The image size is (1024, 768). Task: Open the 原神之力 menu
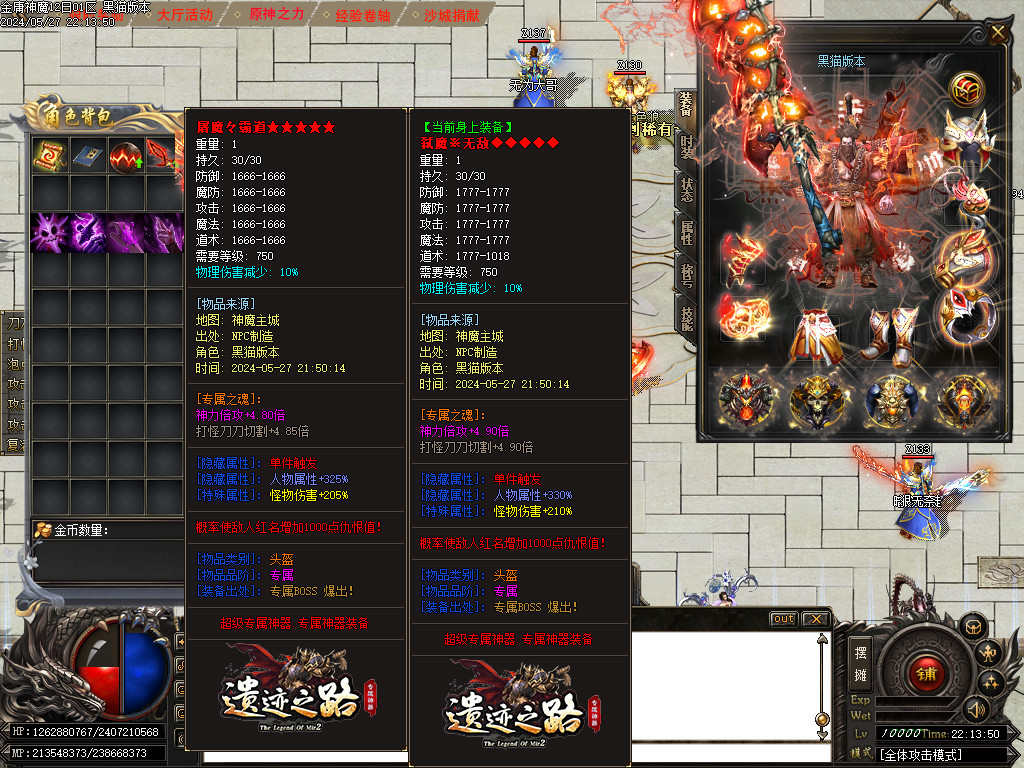[x=276, y=15]
